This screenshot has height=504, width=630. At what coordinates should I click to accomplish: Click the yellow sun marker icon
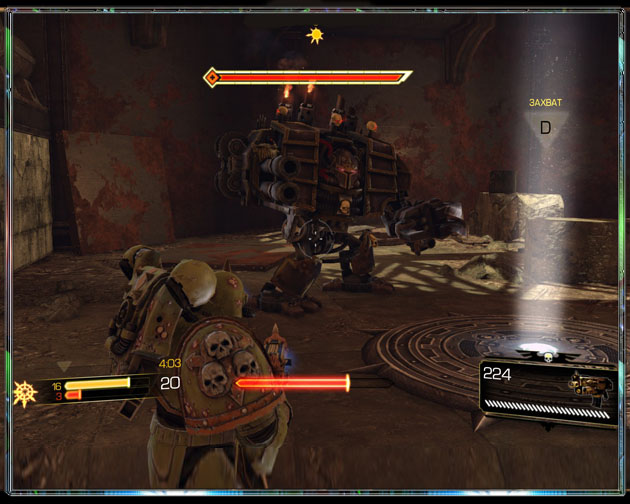pos(317,36)
